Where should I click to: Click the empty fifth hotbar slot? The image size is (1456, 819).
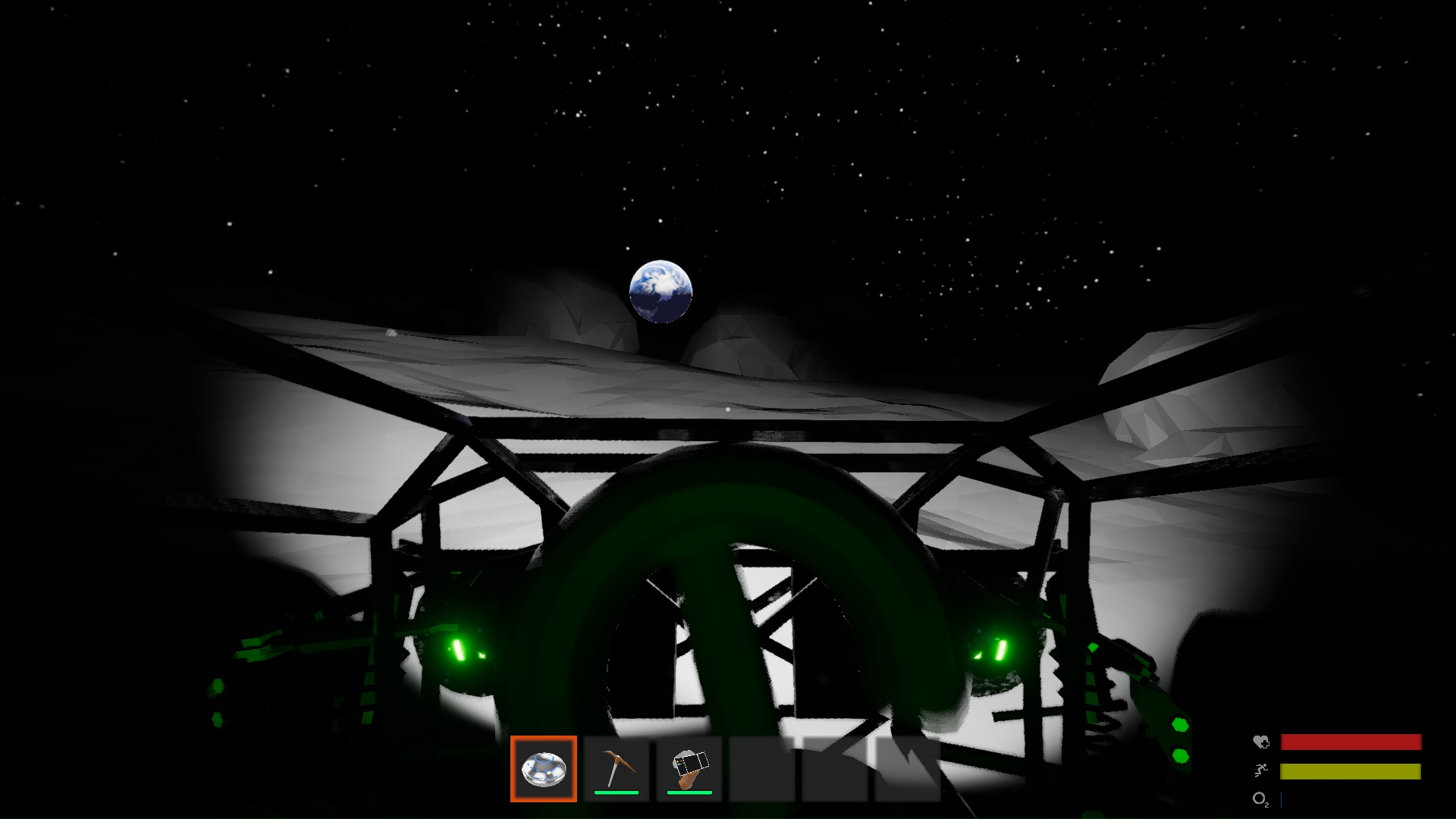tap(834, 768)
